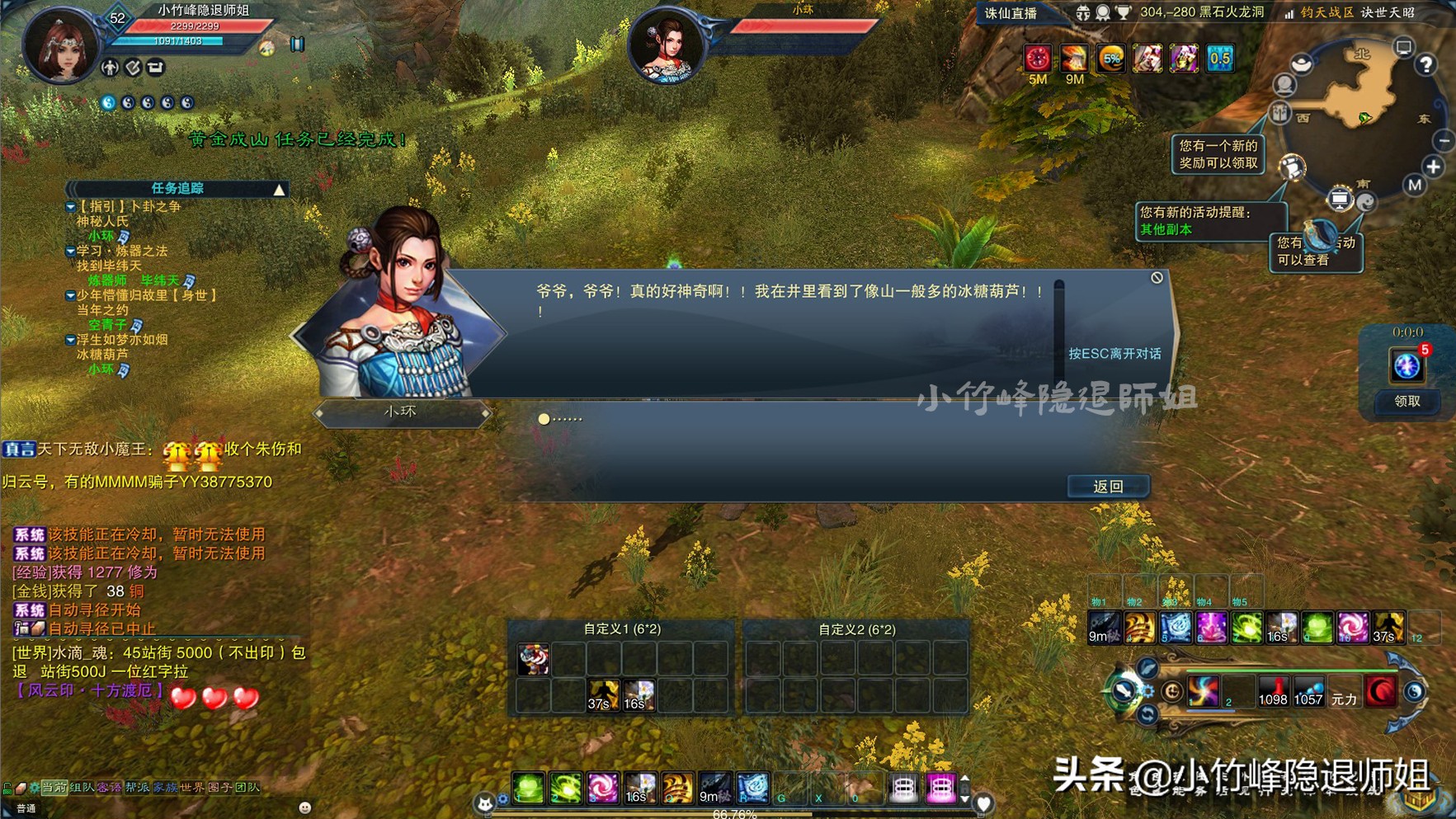The image size is (1456, 819).
Task: Open the question-mark help icon near the minimap
Action: pyautogui.click(x=1425, y=66)
